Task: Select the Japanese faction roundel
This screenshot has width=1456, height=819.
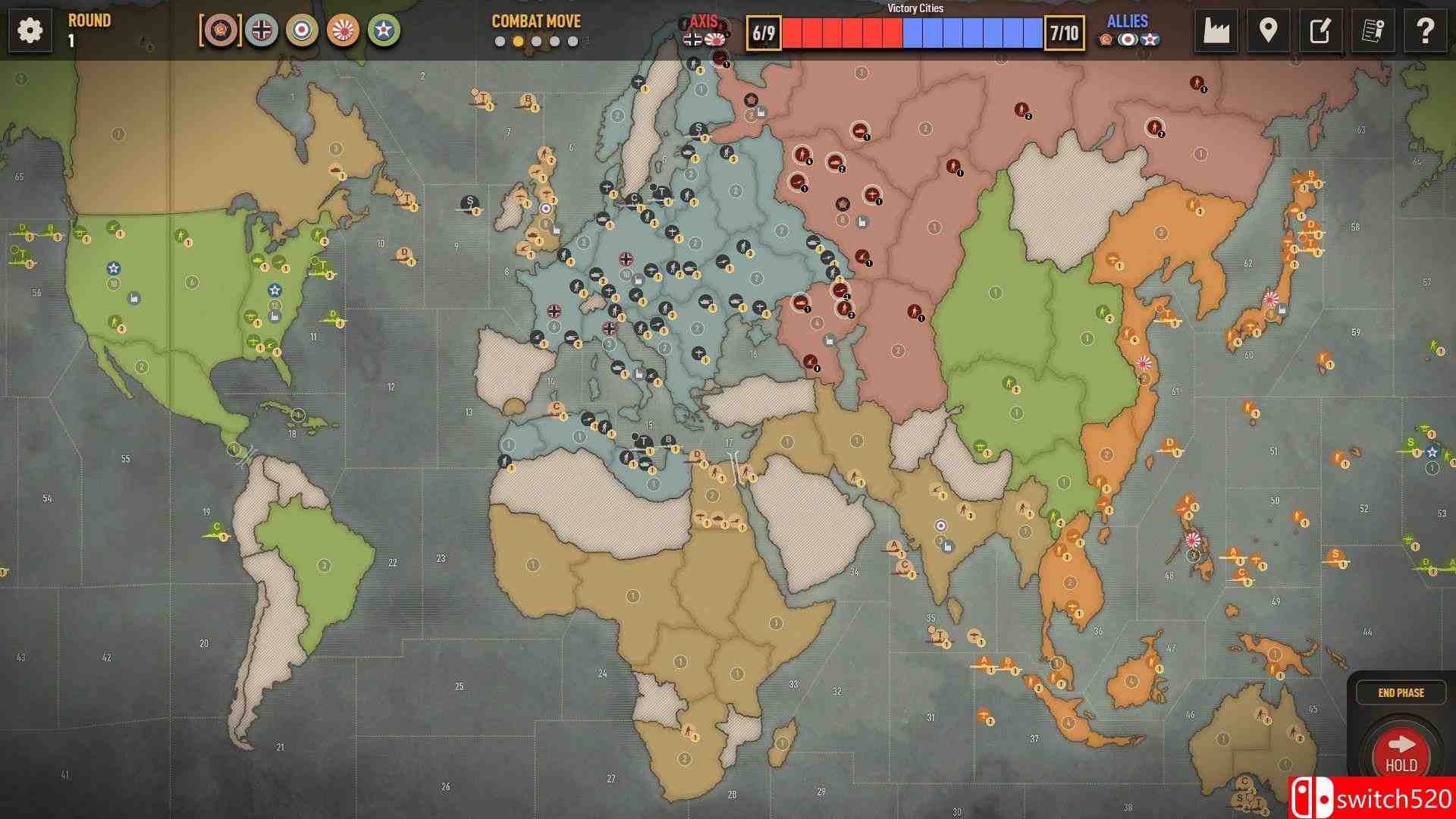Action: 344,32
